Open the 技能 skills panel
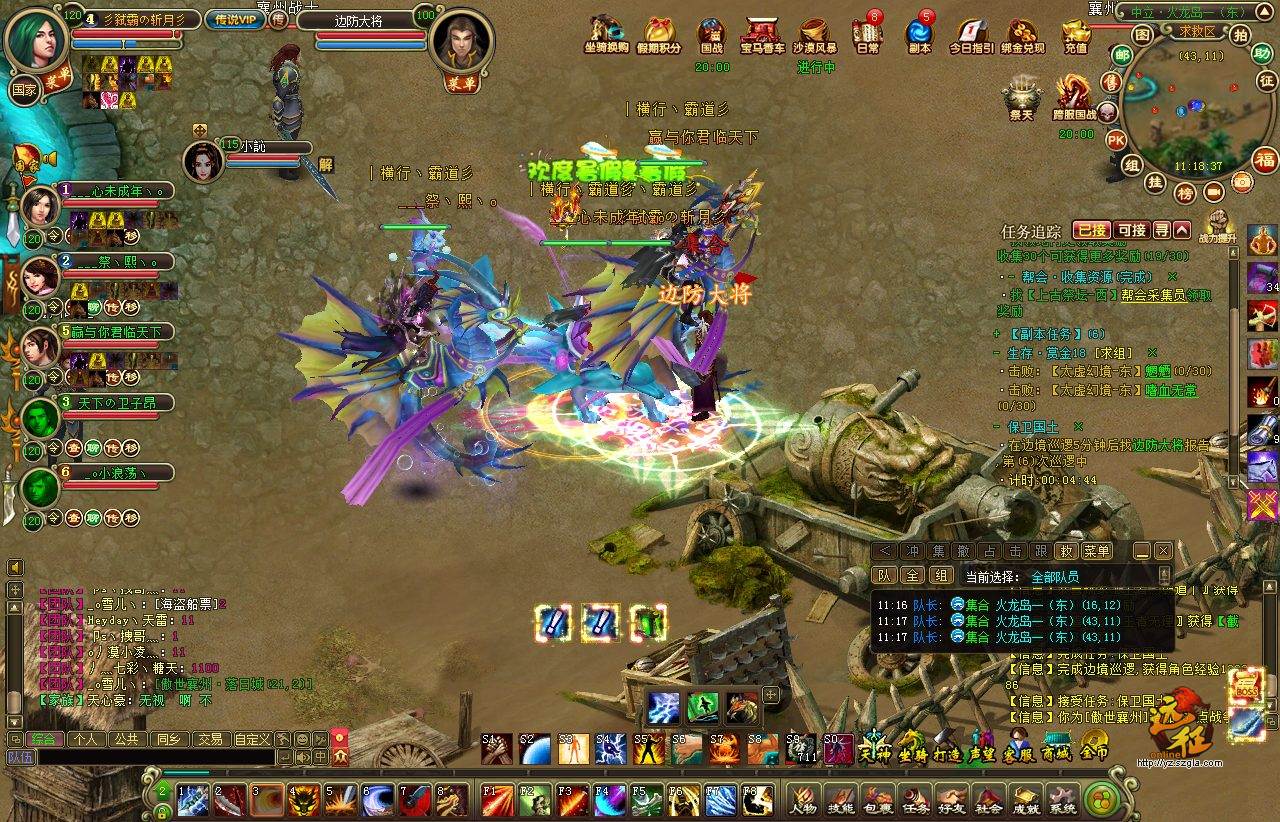 pos(841,799)
